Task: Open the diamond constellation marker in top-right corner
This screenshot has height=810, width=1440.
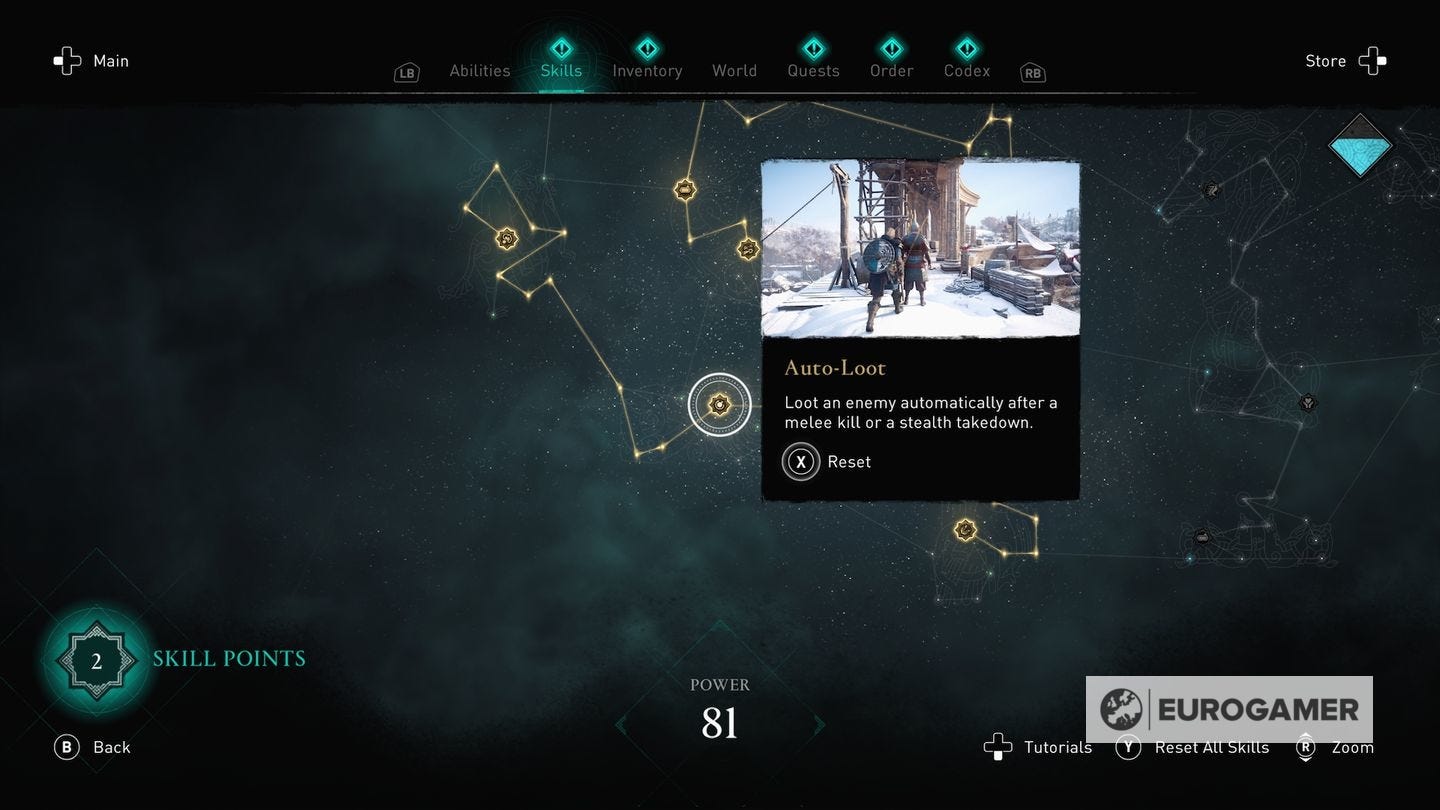Action: tap(1360, 145)
